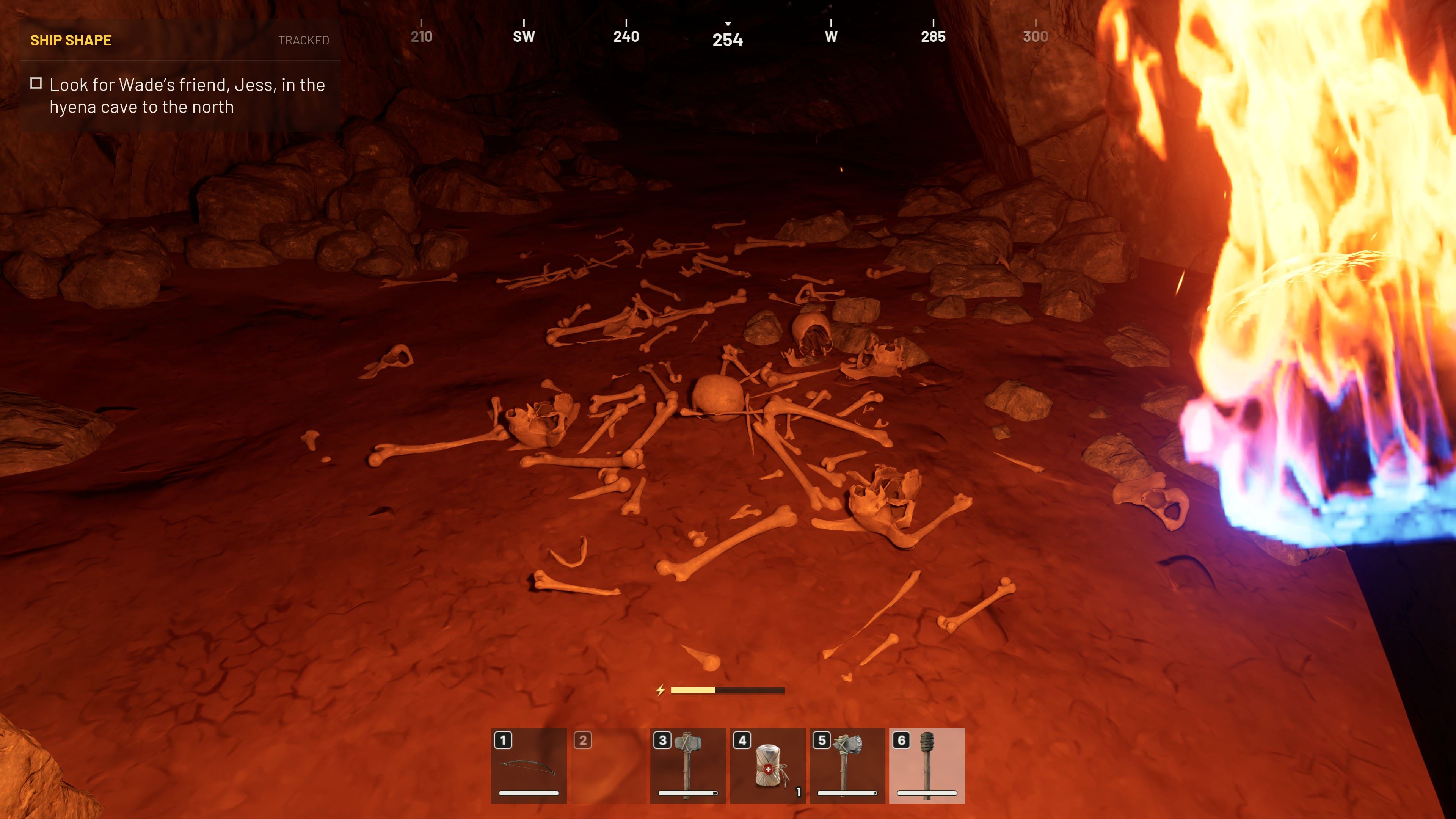Select the torch in hotbar slot 6
The height and width of the screenshot is (819, 1456).
(x=926, y=765)
